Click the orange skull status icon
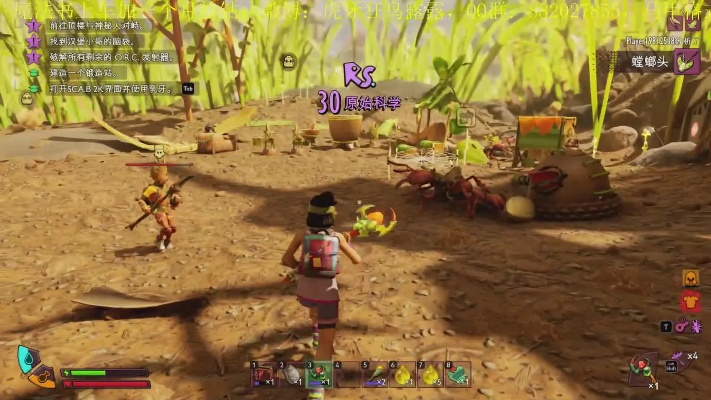This screenshot has height=400, width=711. pyautogui.click(x=690, y=277)
